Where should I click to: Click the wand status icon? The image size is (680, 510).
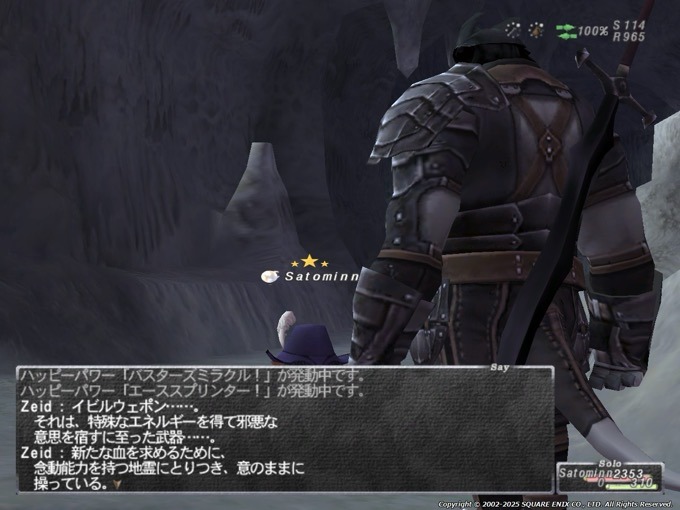[x=513, y=30]
